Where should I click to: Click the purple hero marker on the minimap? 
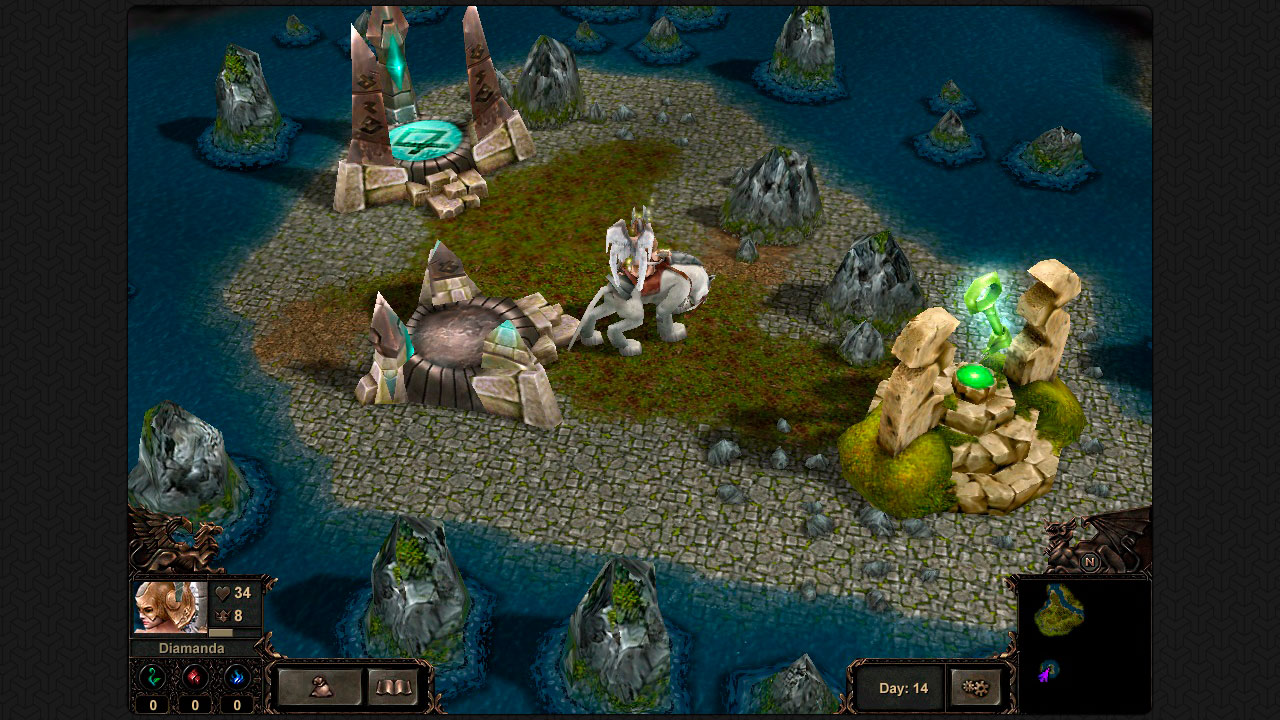click(1045, 673)
